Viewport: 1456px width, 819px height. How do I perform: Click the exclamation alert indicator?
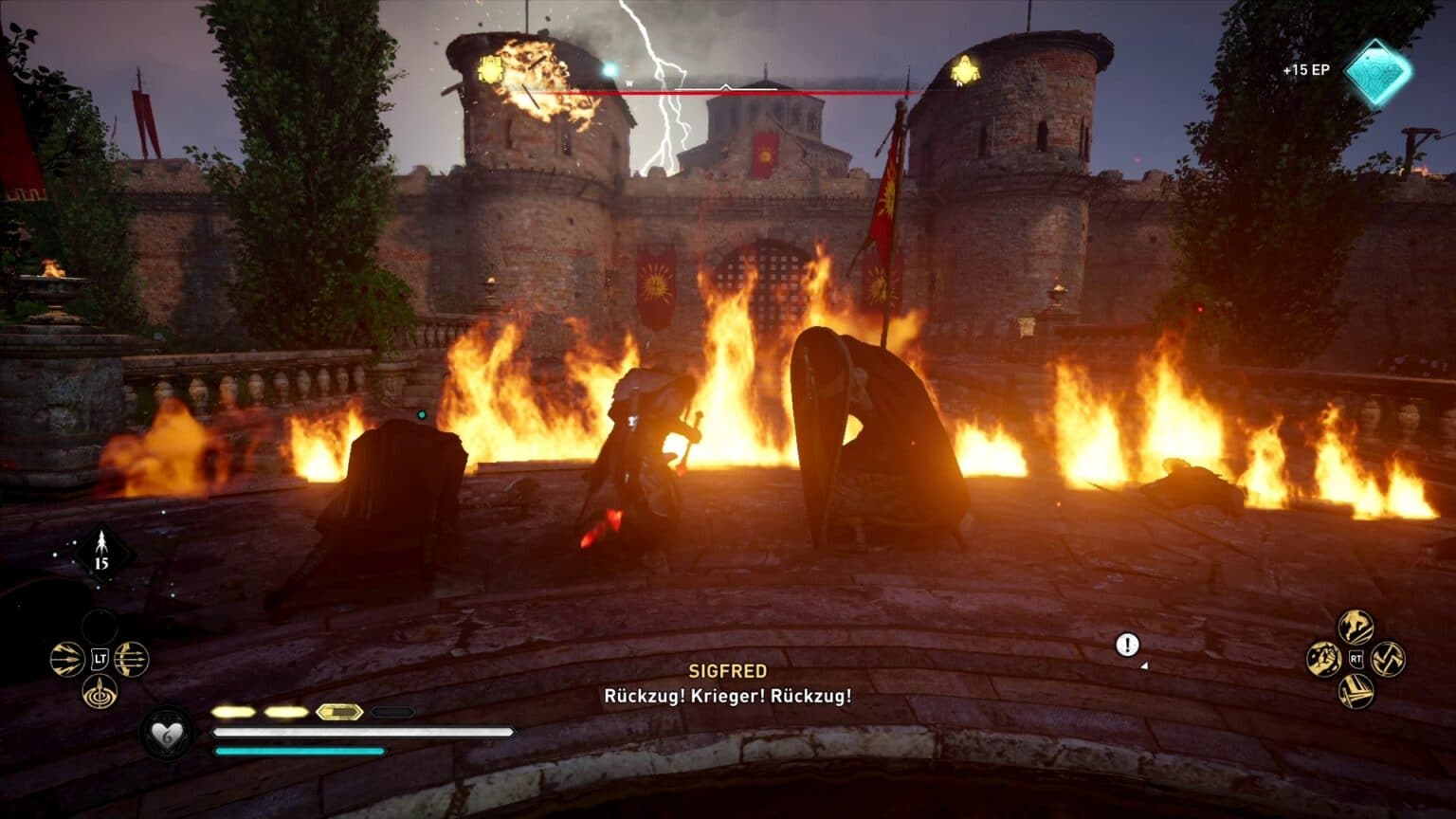pyautogui.click(x=1126, y=646)
